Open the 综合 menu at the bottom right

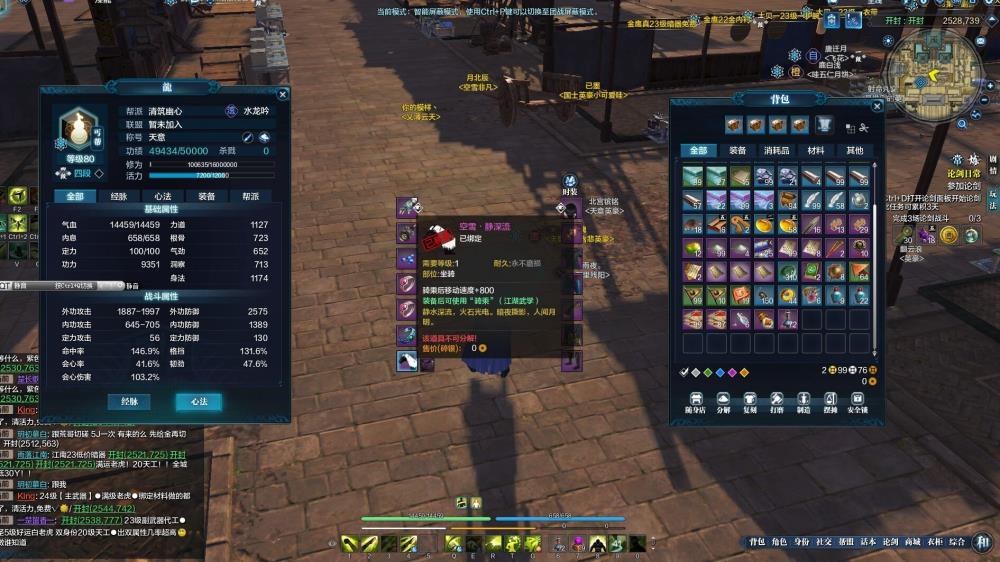click(957, 542)
